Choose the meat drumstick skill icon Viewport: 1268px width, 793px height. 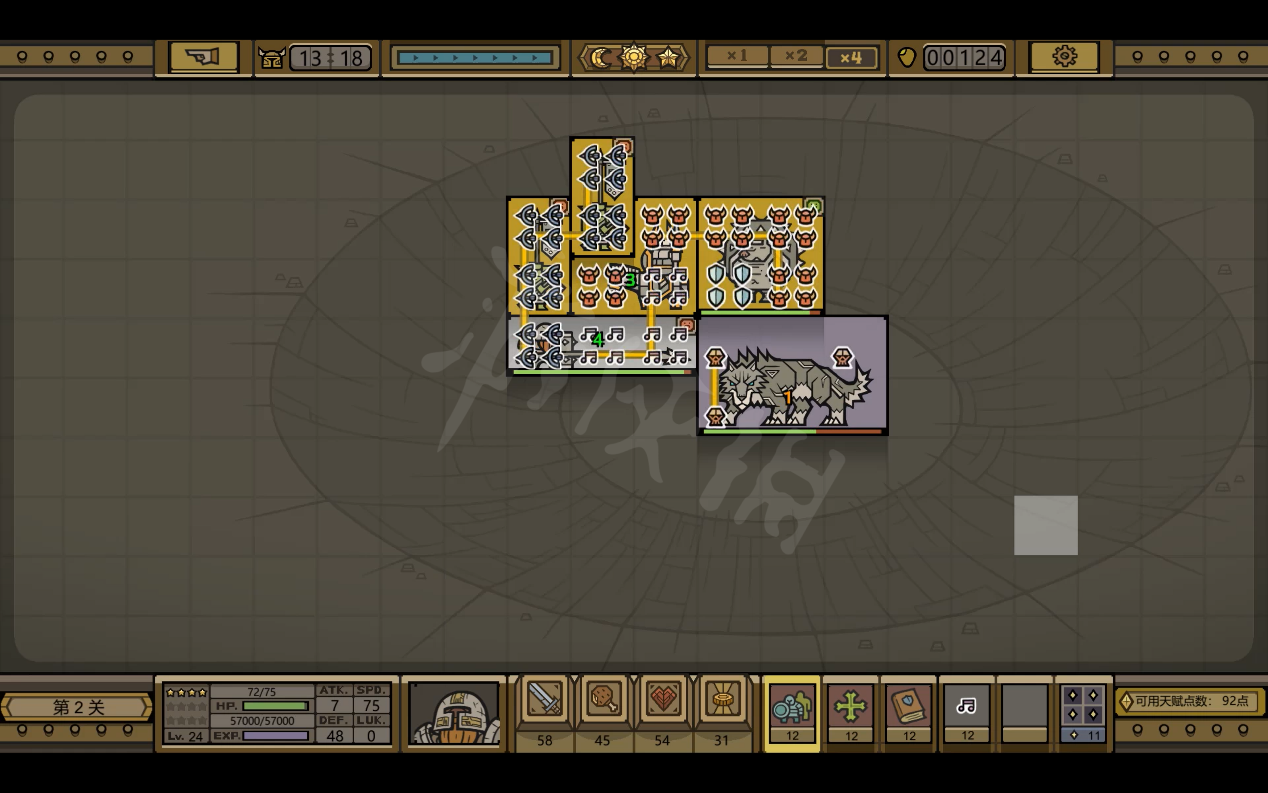604,699
